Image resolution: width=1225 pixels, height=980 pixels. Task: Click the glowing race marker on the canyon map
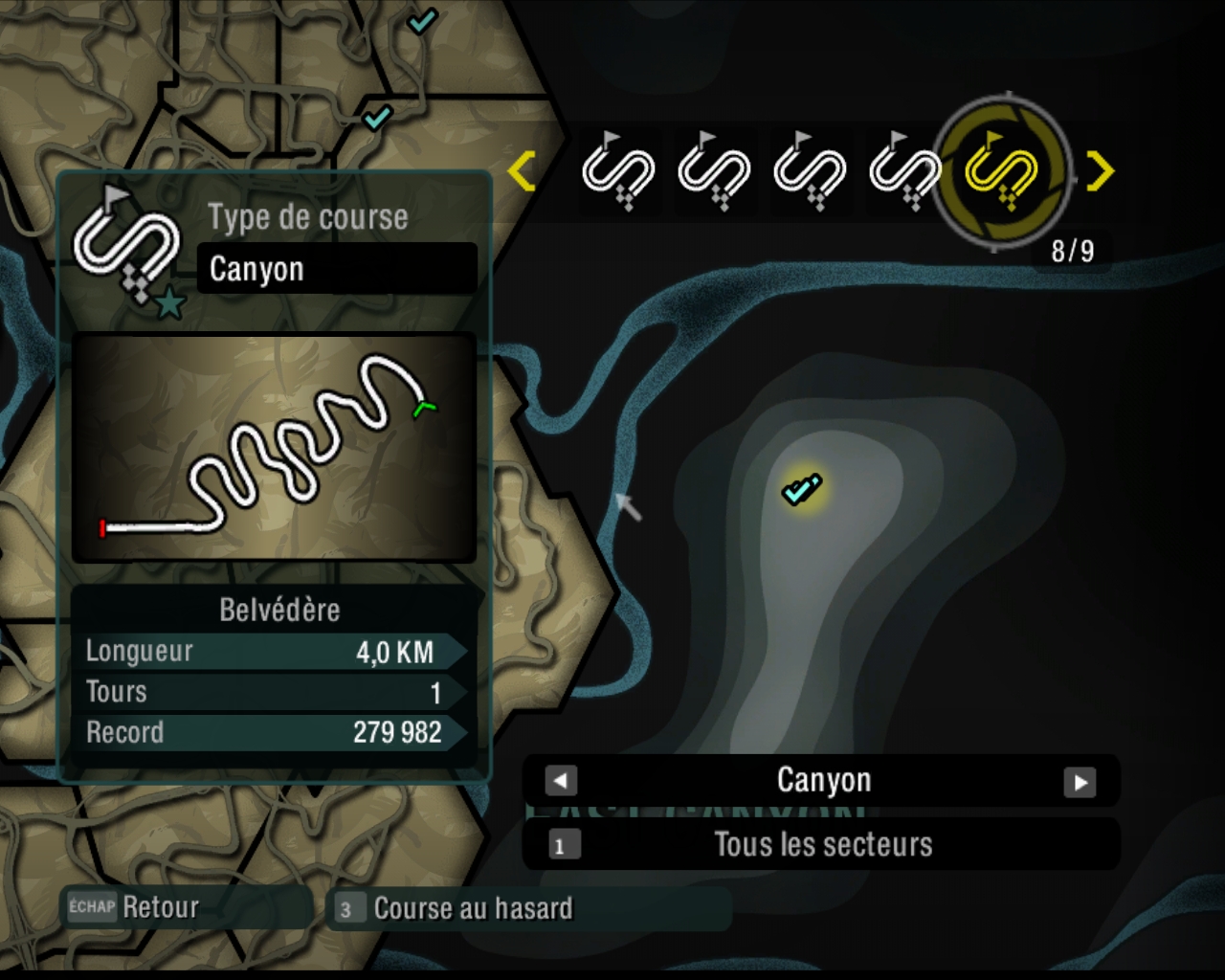[x=801, y=489]
